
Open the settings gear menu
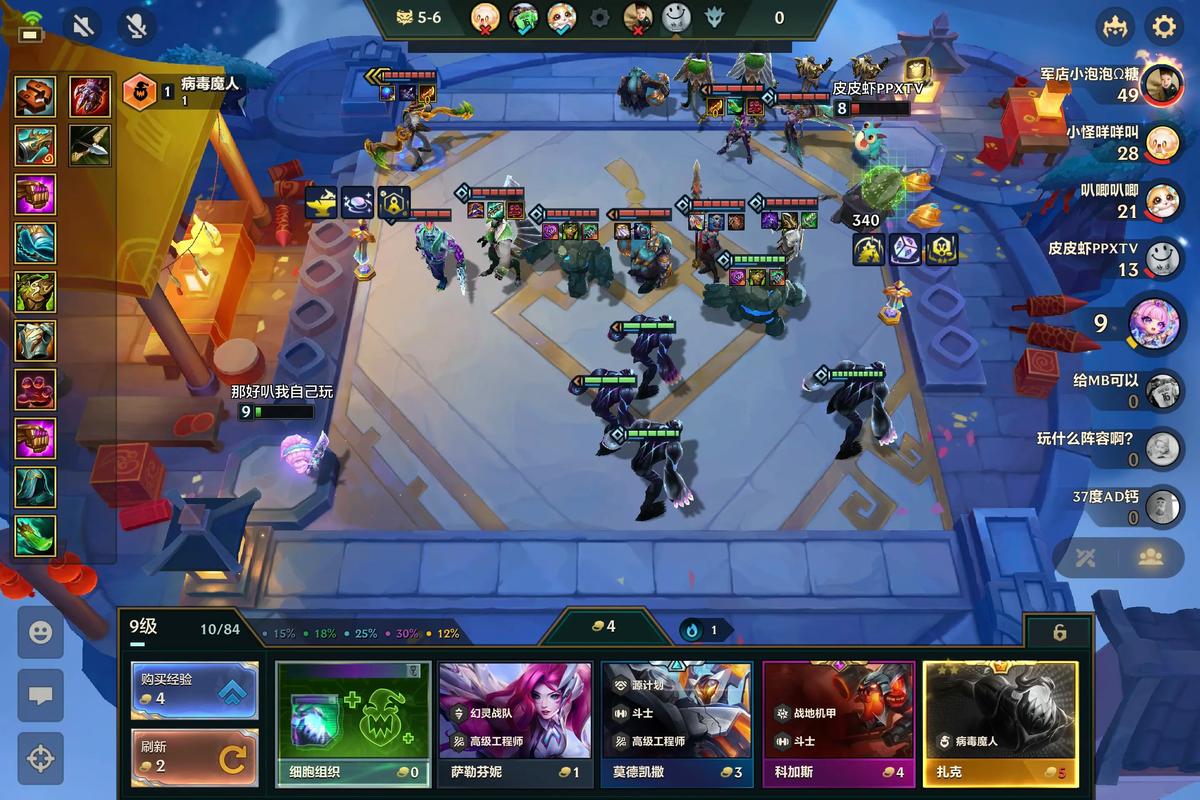pos(1163,25)
